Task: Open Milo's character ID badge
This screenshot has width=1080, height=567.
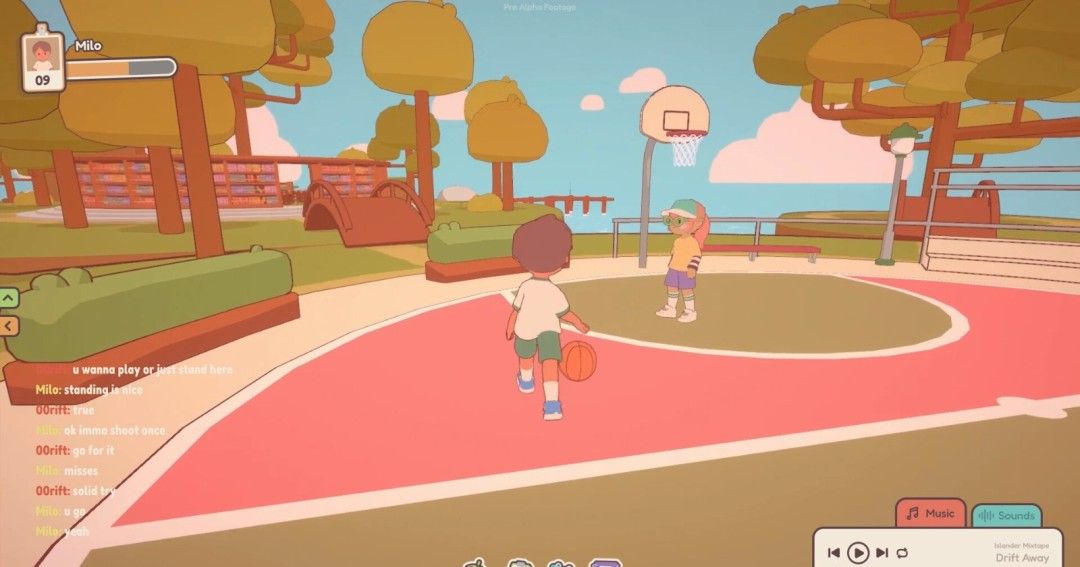Action: coord(42,62)
